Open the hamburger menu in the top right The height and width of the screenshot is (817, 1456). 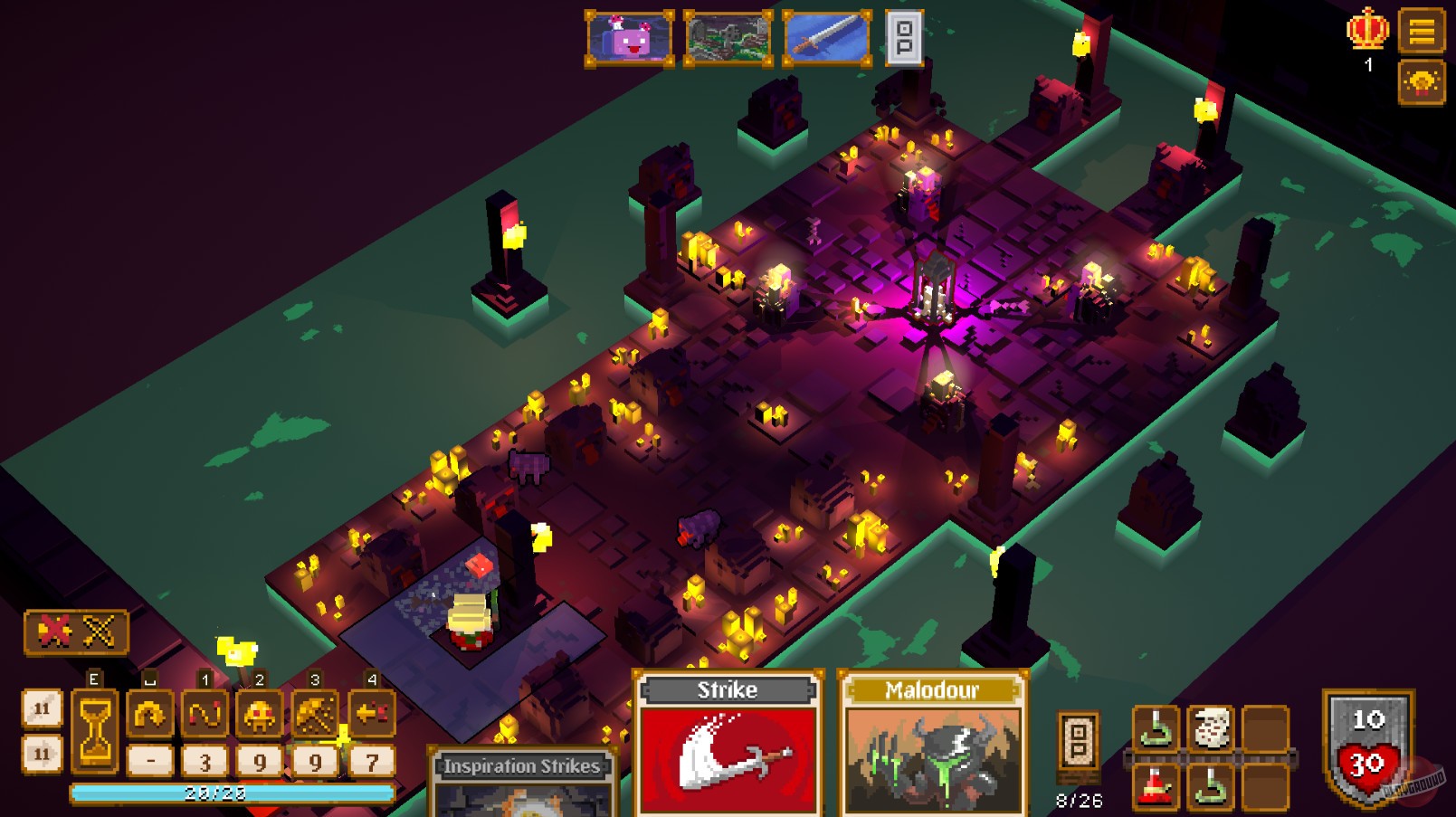point(1423,32)
